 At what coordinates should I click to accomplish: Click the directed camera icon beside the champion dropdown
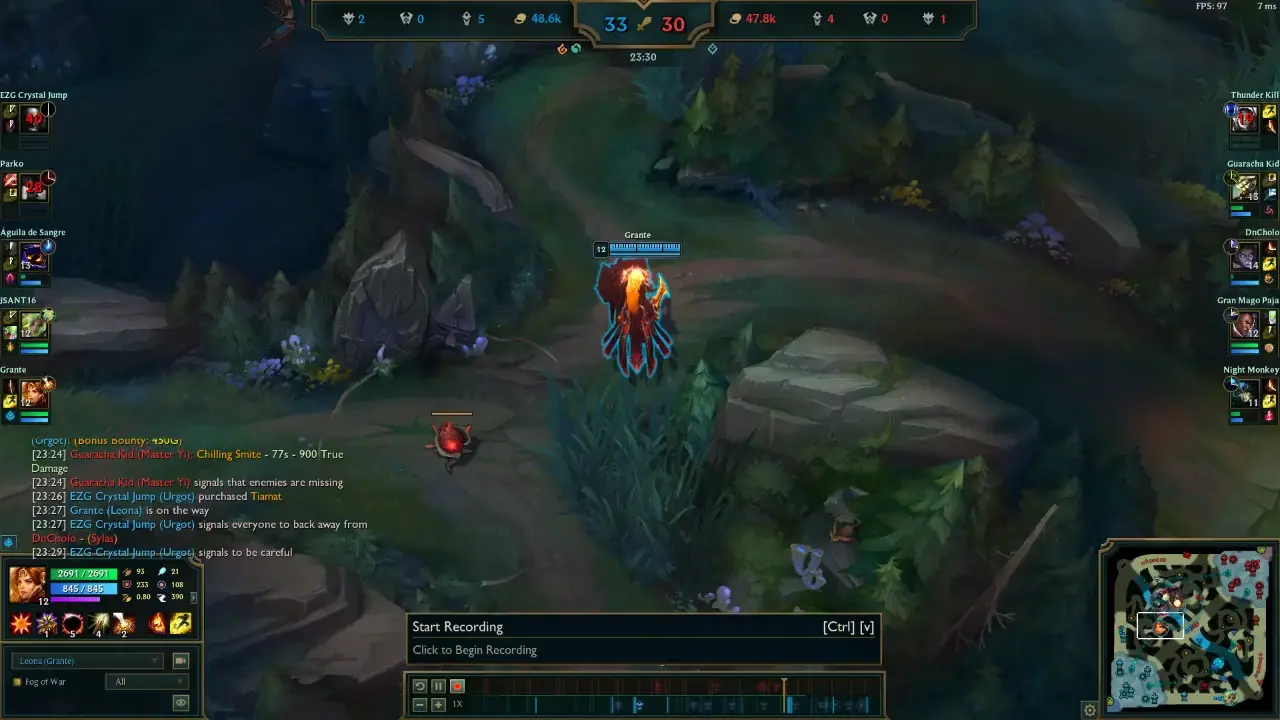(x=182, y=660)
